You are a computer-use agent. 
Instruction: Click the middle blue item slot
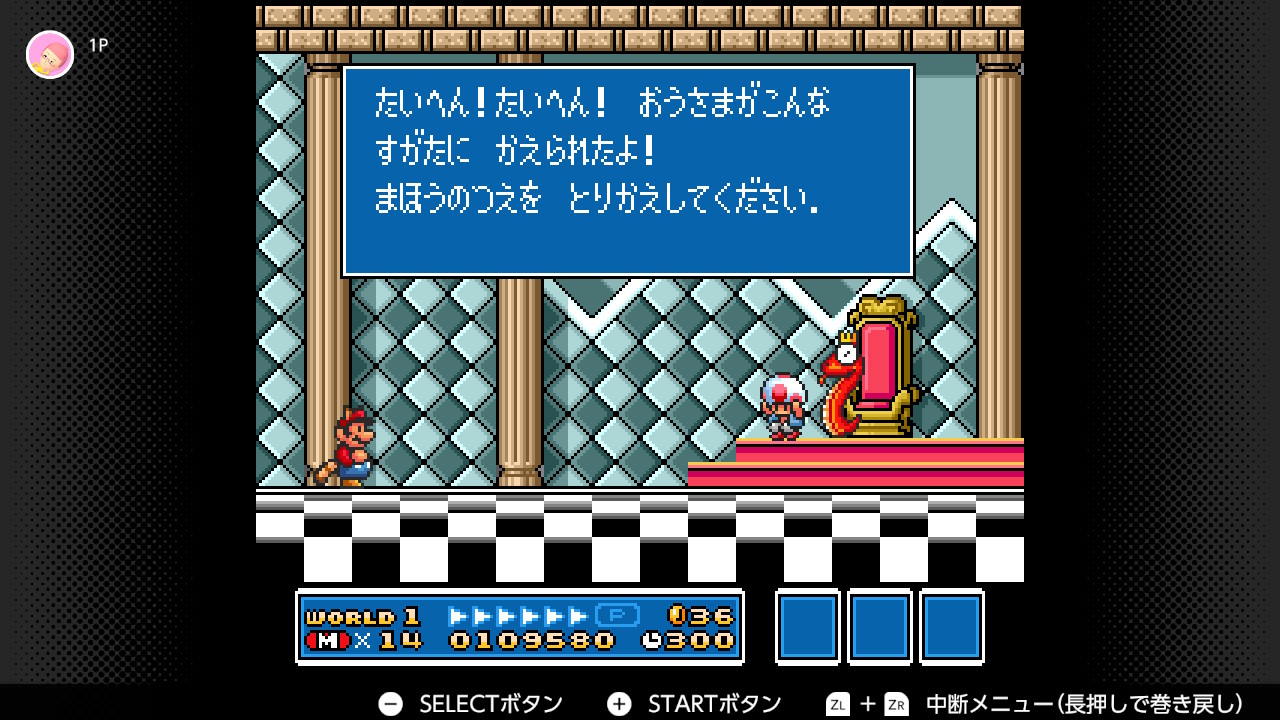click(879, 627)
